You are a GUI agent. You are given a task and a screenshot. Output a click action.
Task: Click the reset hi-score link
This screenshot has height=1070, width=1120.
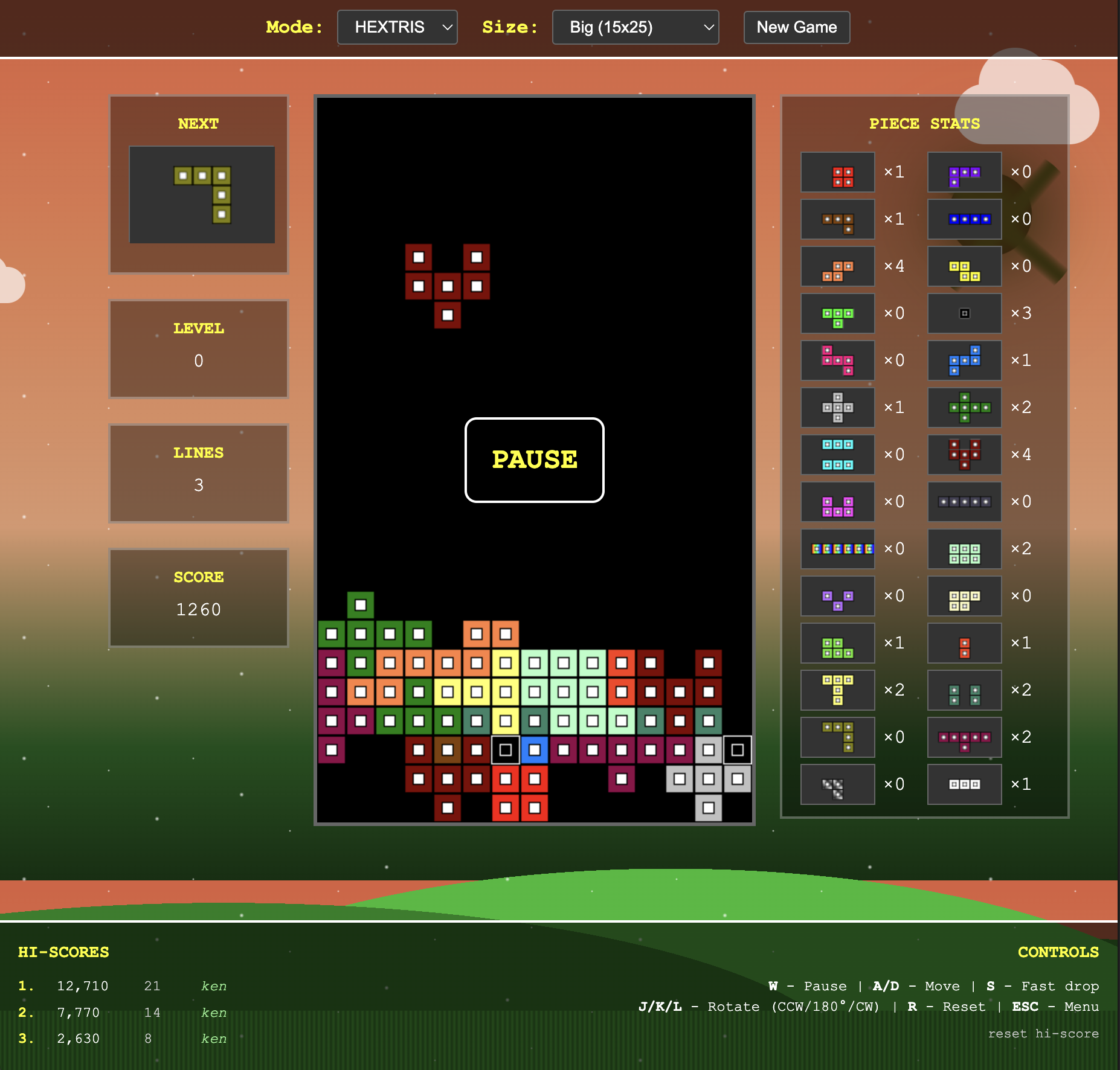pos(1043,1034)
